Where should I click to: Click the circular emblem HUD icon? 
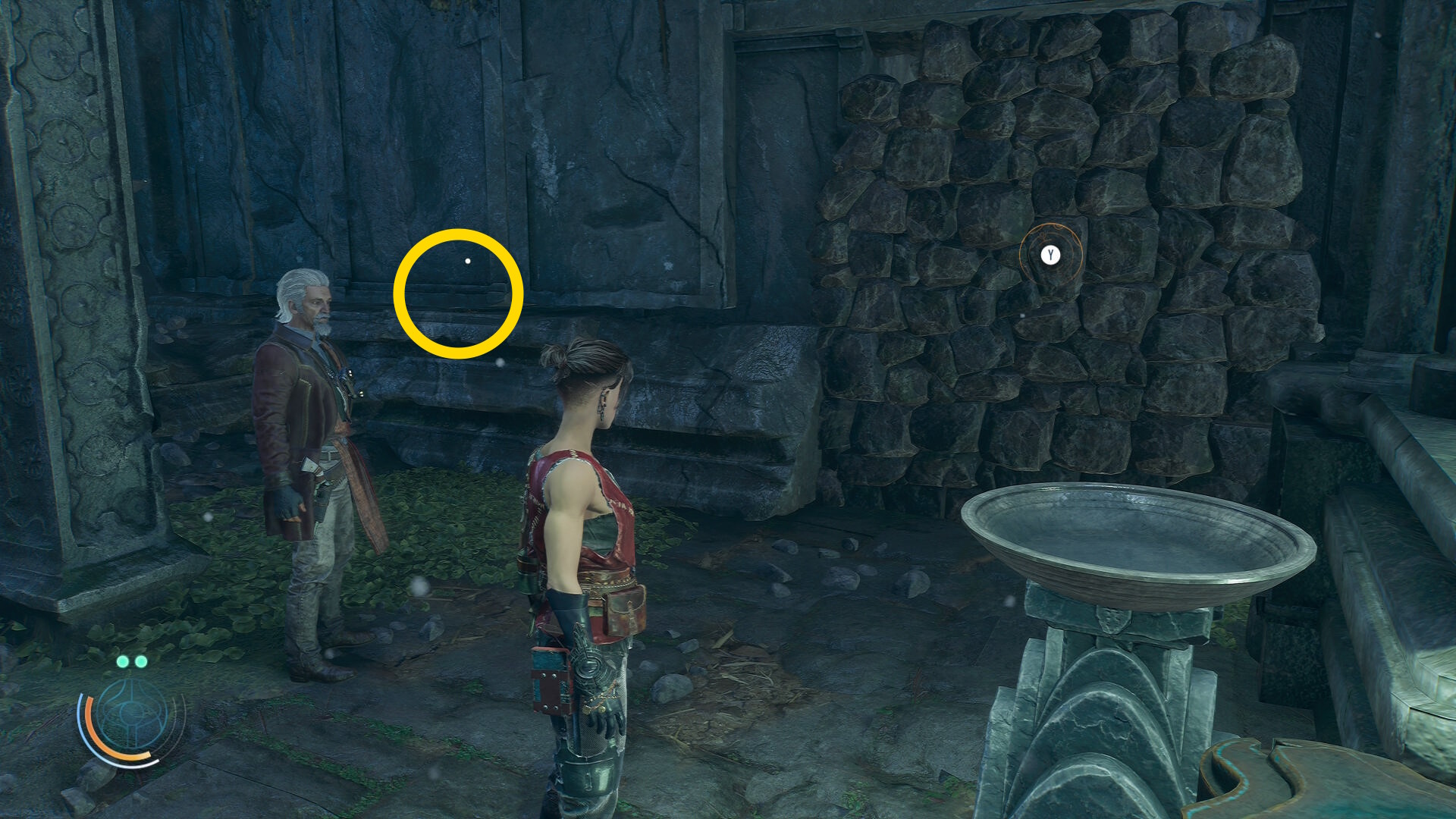coord(132,714)
